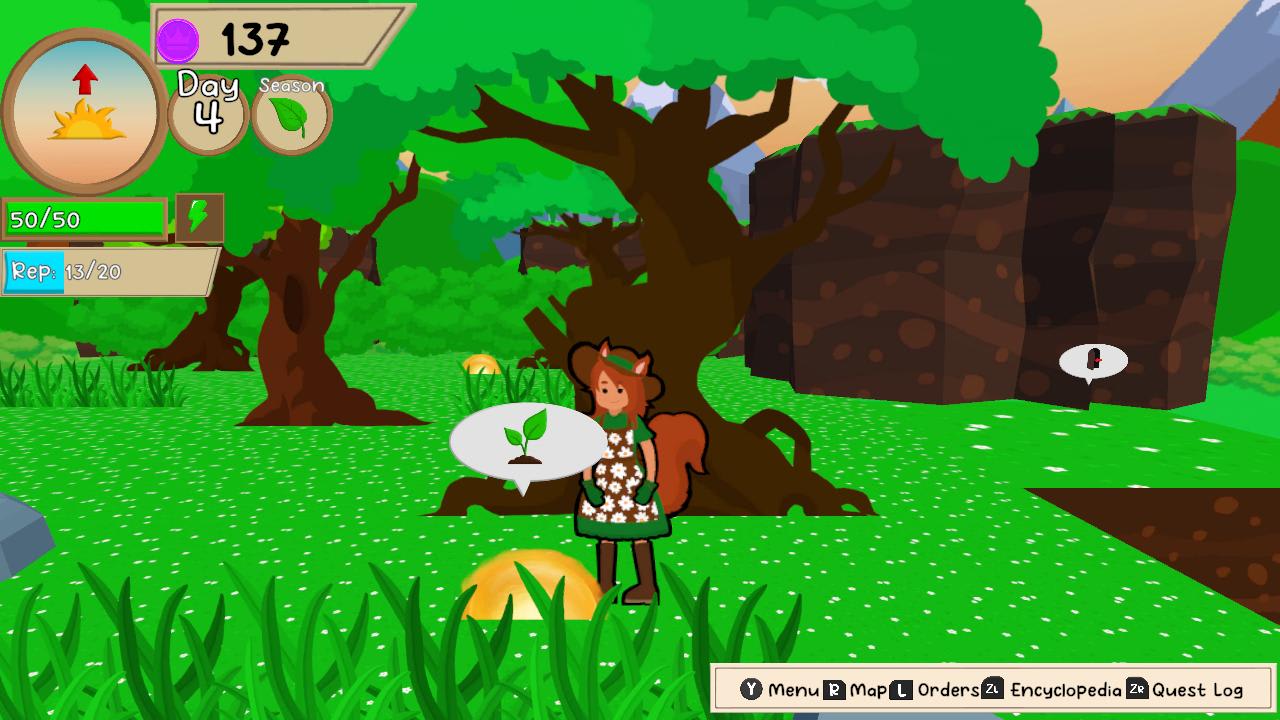Click the ZL button glyph before Encyclopedia
The width and height of the screenshot is (1280, 720).
click(990, 689)
